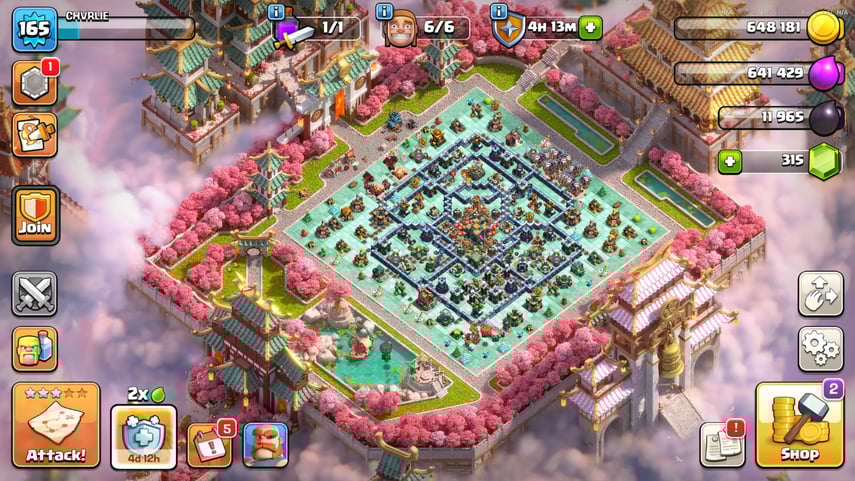Show info for the 4h 13m shield

tap(500, 12)
